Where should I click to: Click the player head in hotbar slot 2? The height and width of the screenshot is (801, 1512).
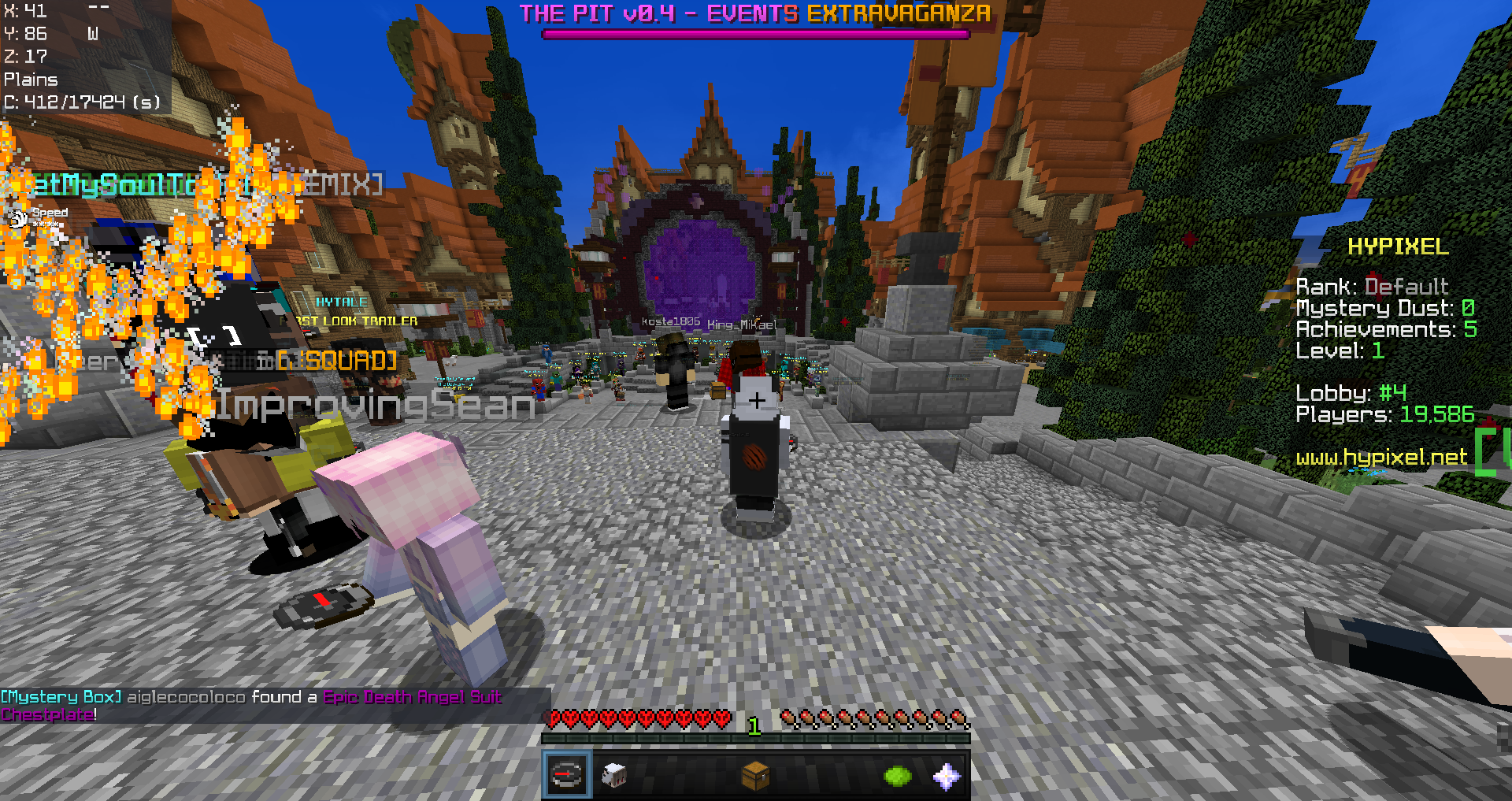click(x=613, y=775)
